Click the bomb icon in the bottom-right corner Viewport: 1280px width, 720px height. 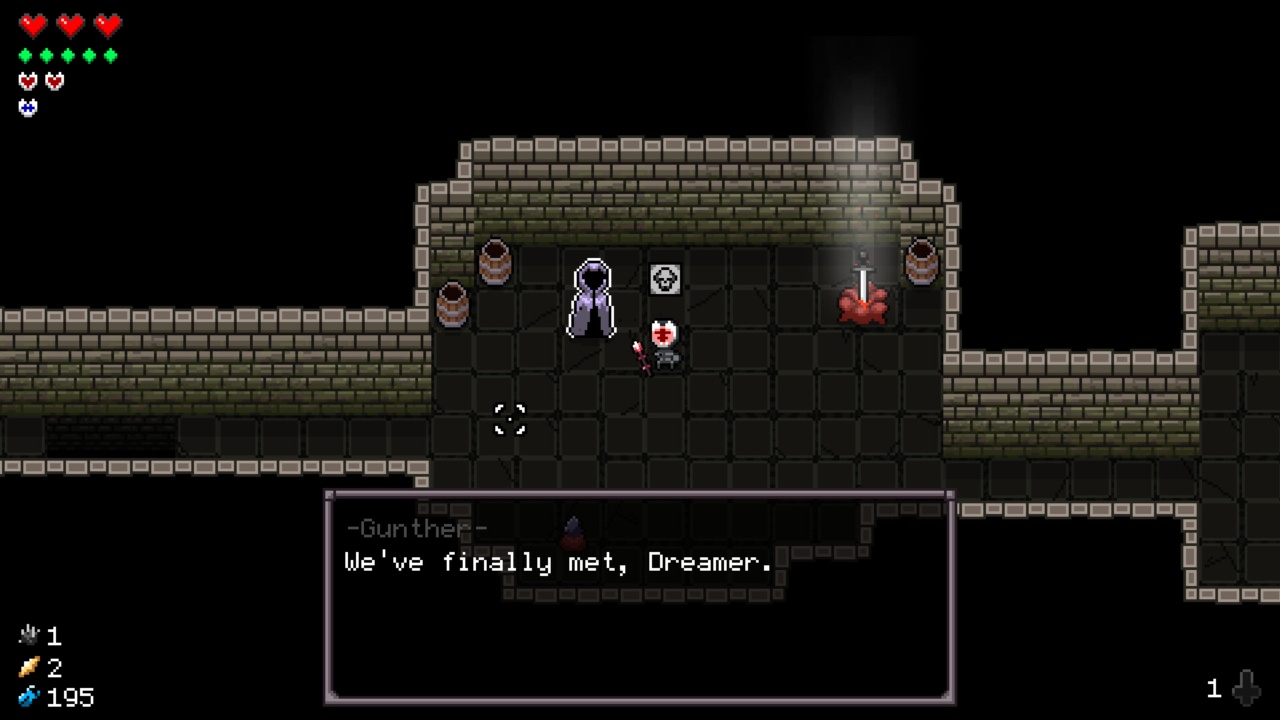(1247, 687)
